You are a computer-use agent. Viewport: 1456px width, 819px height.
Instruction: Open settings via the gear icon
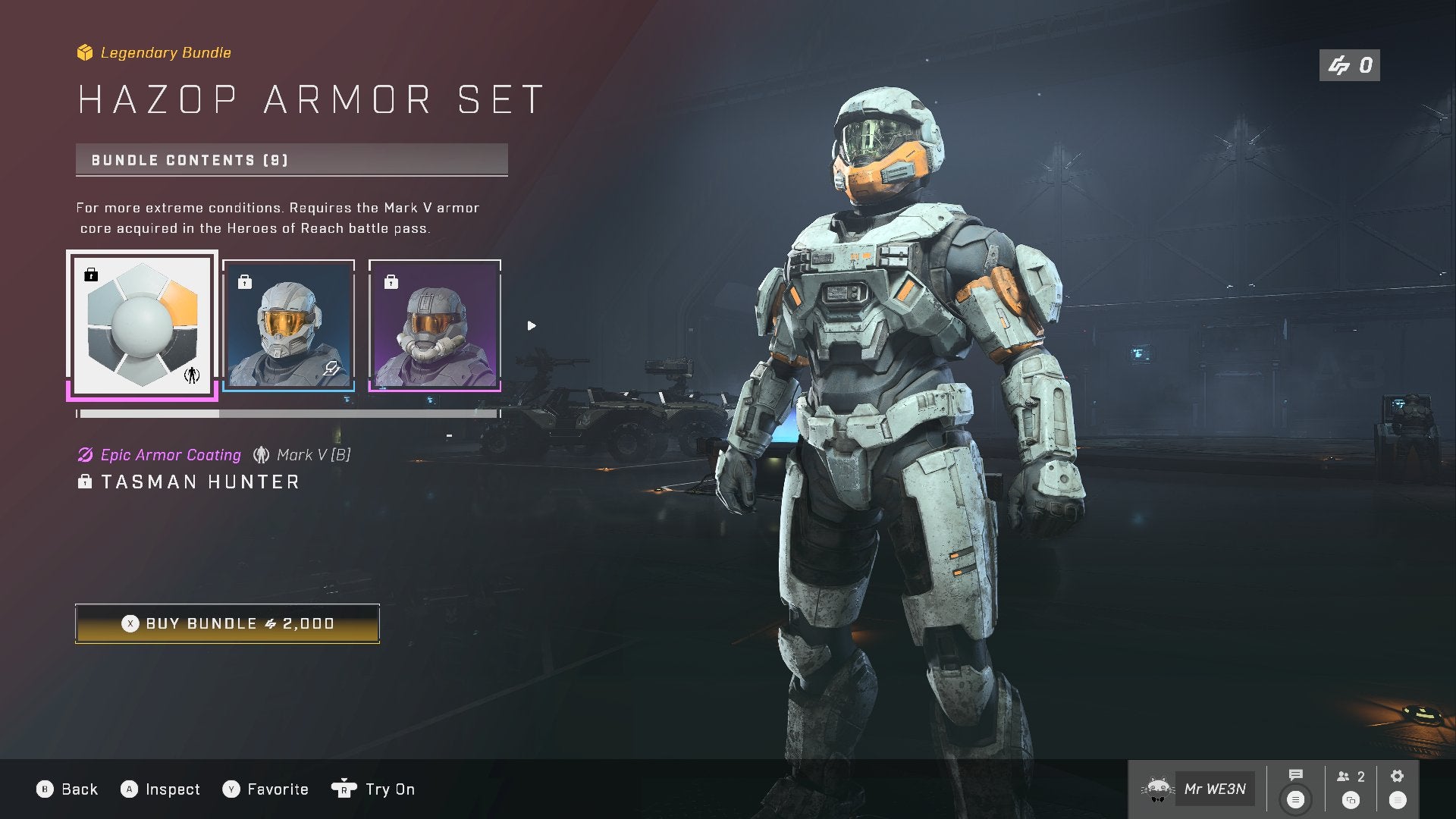1397,776
